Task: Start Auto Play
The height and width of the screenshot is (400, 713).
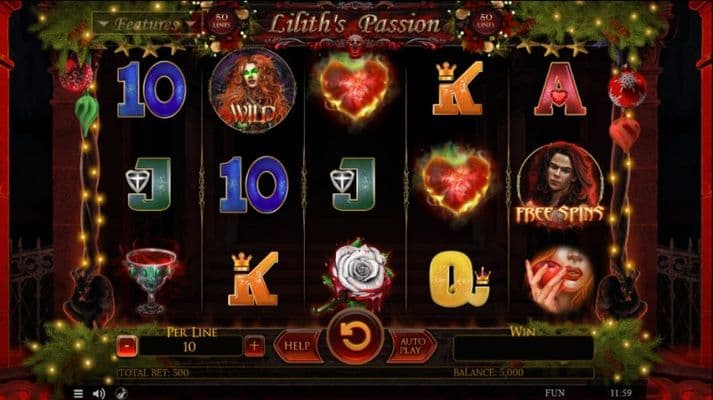Action: [x=410, y=346]
